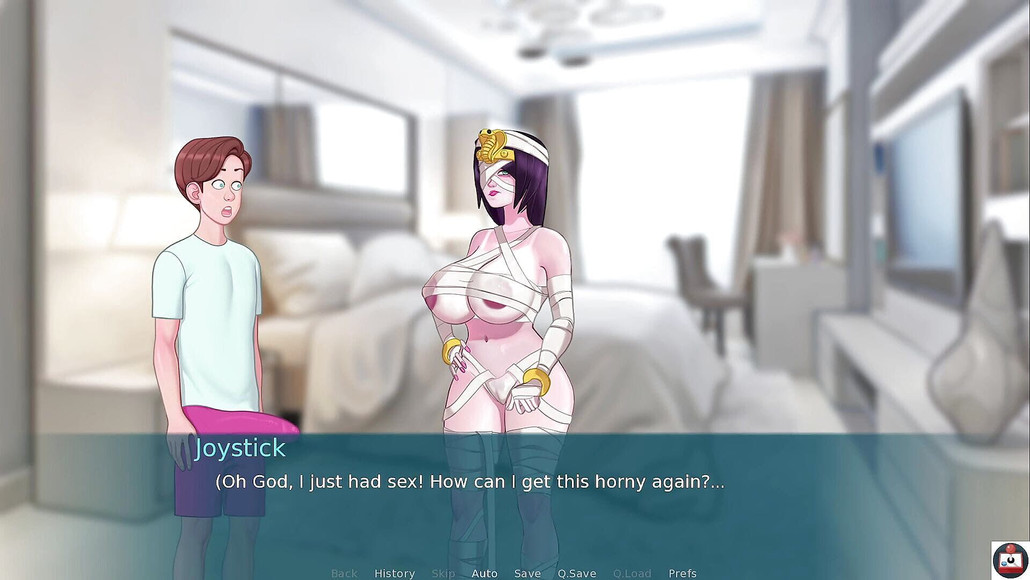Open the Prefs settings
This screenshot has height=580, width=1030.
pos(683,573)
